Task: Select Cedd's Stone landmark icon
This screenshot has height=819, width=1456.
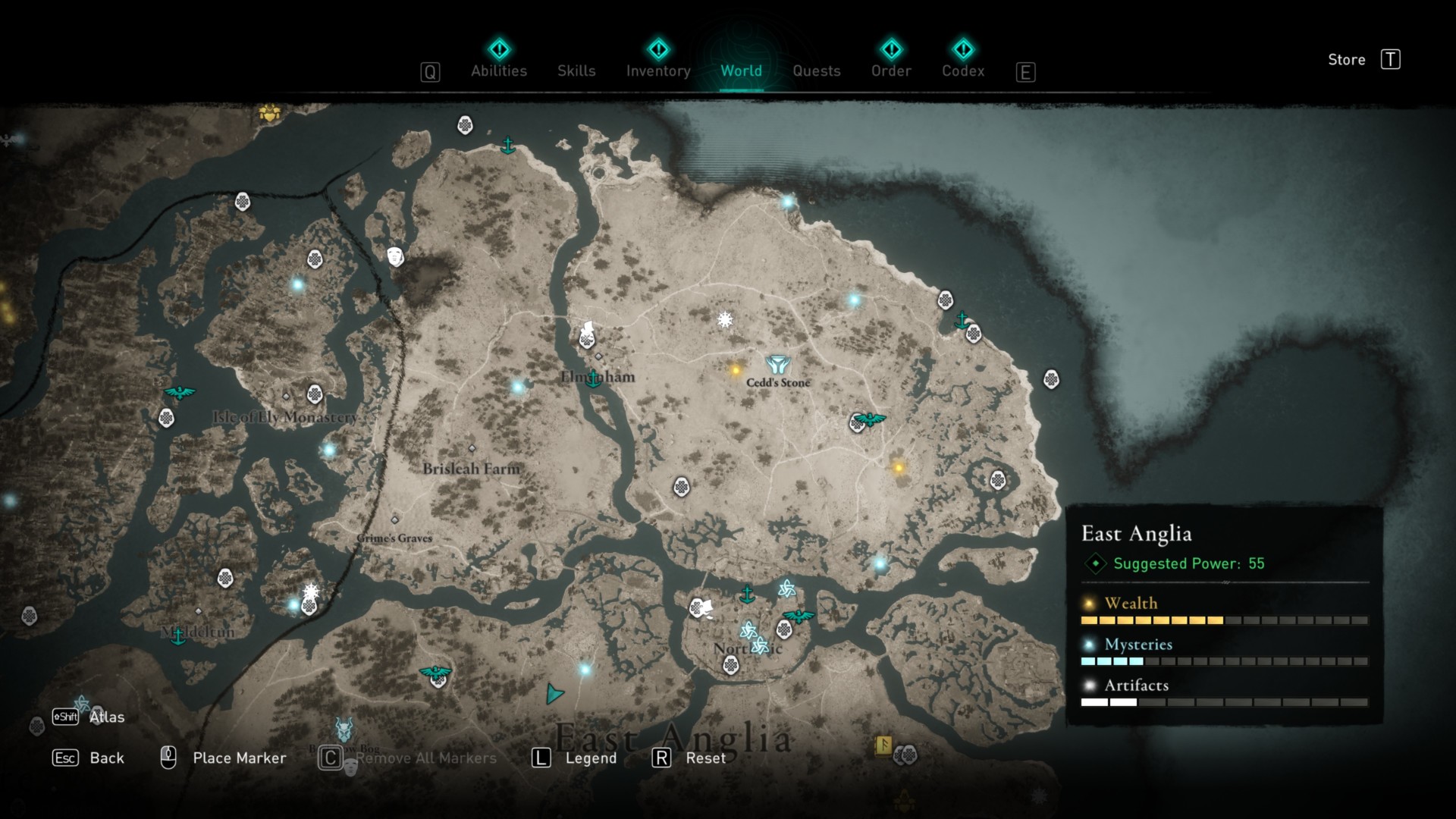Action: [777, 362]
